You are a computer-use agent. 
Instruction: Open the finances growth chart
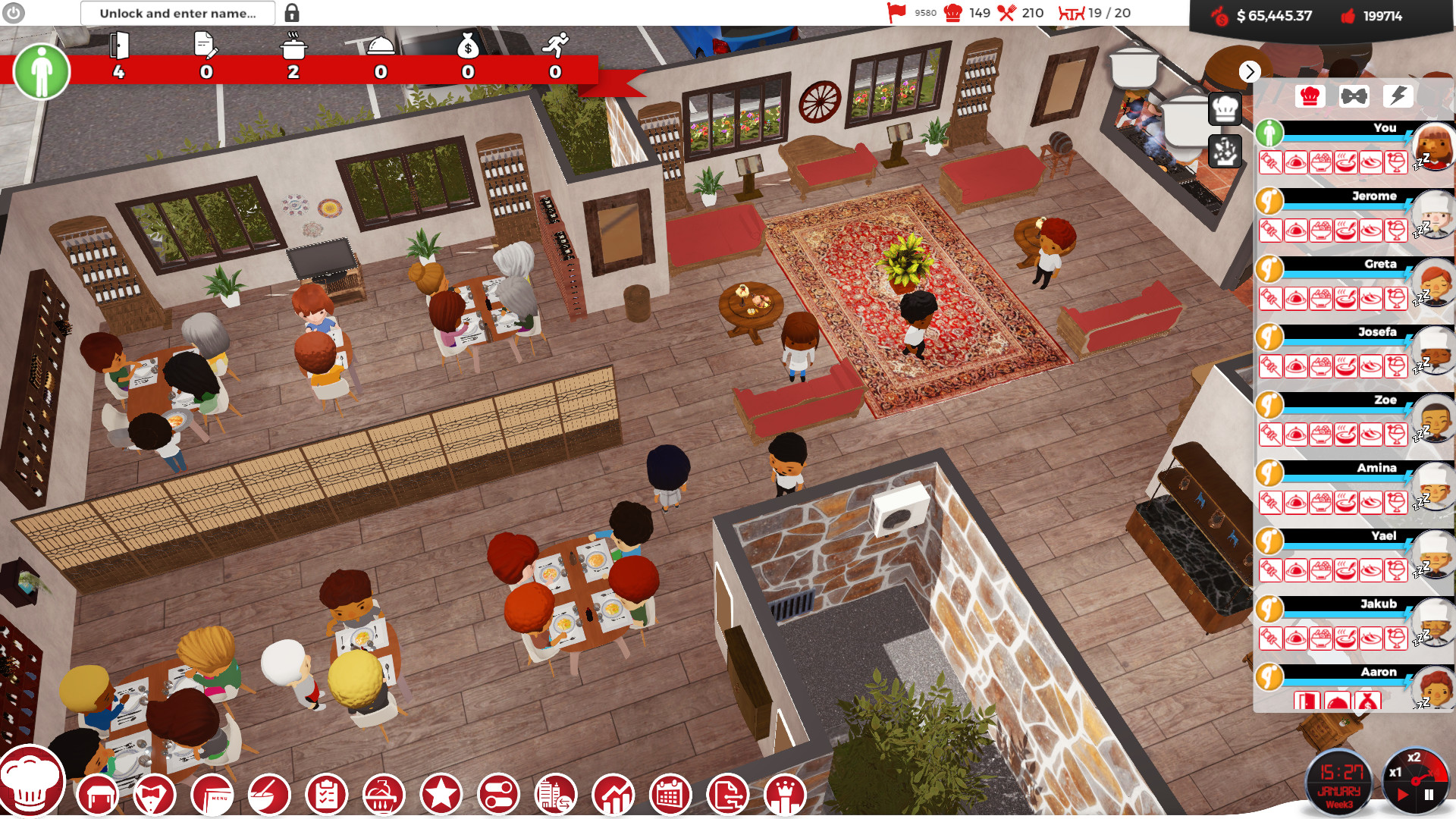613,794
